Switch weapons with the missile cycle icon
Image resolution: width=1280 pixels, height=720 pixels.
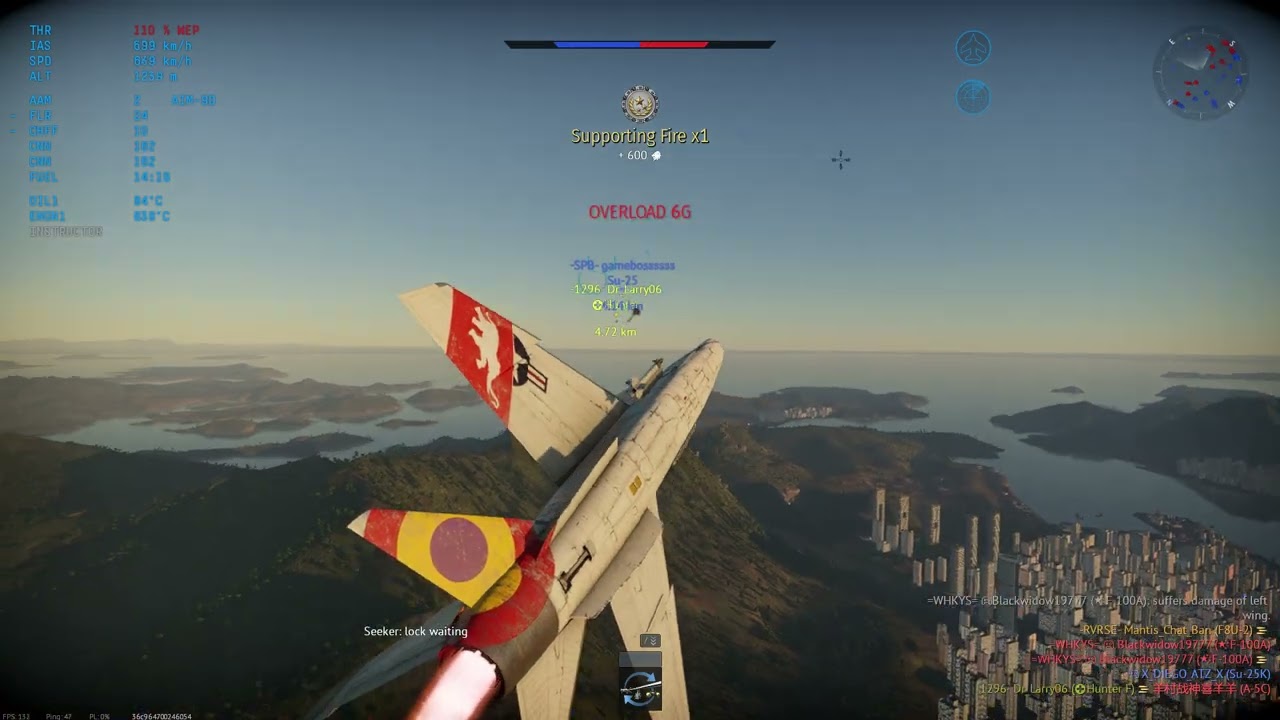pyautogui.click(x=639, y=687)
